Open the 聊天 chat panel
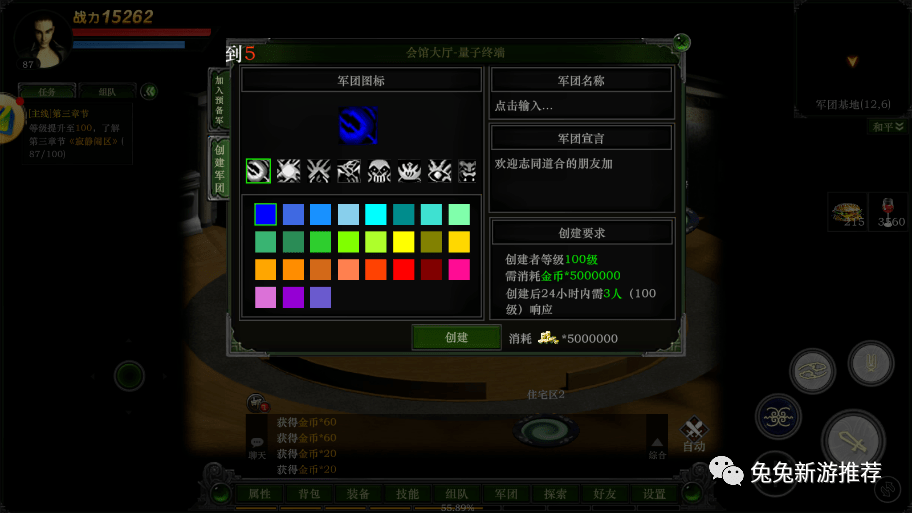 (258, 445)
